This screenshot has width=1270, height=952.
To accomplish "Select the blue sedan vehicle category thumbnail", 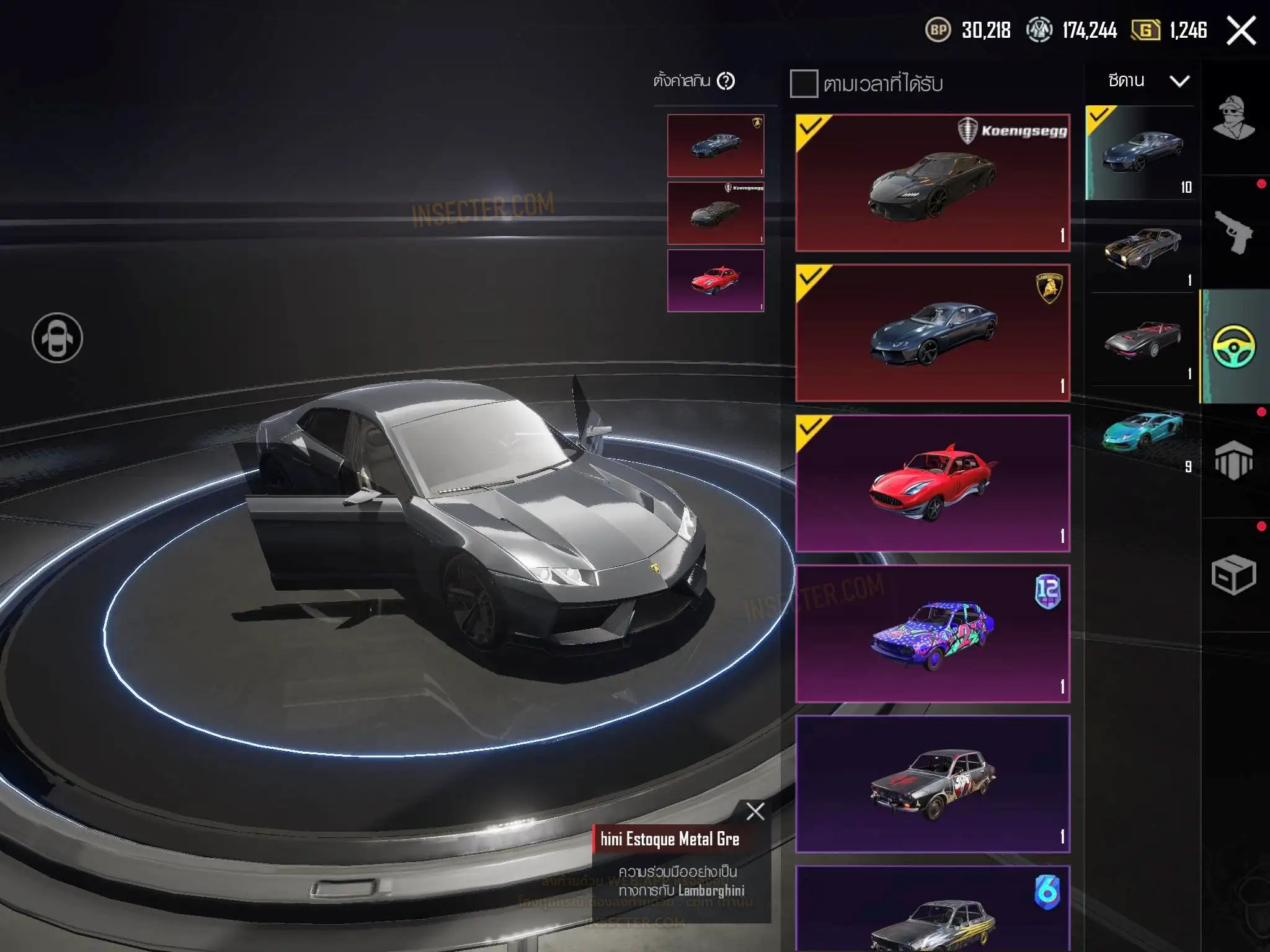I will 1140,152.
